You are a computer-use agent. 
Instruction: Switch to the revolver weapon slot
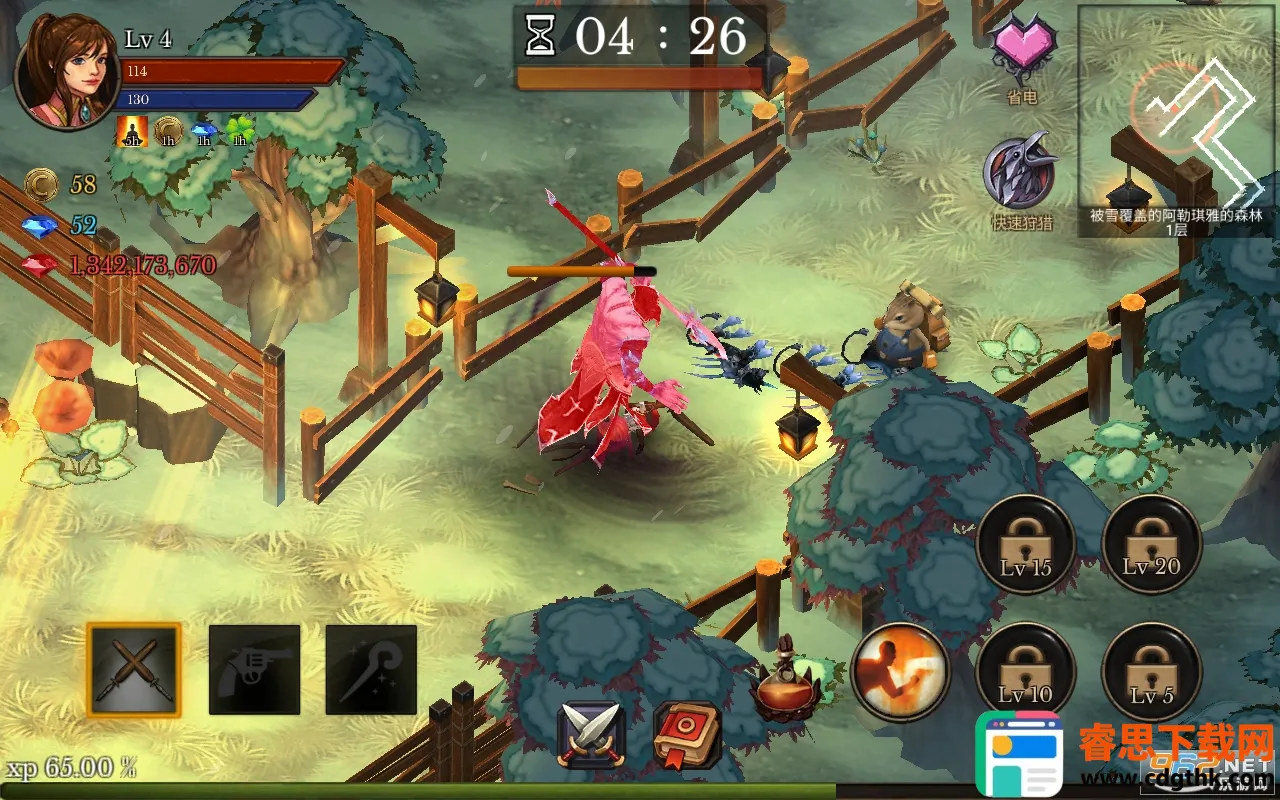tap(254, 670)
